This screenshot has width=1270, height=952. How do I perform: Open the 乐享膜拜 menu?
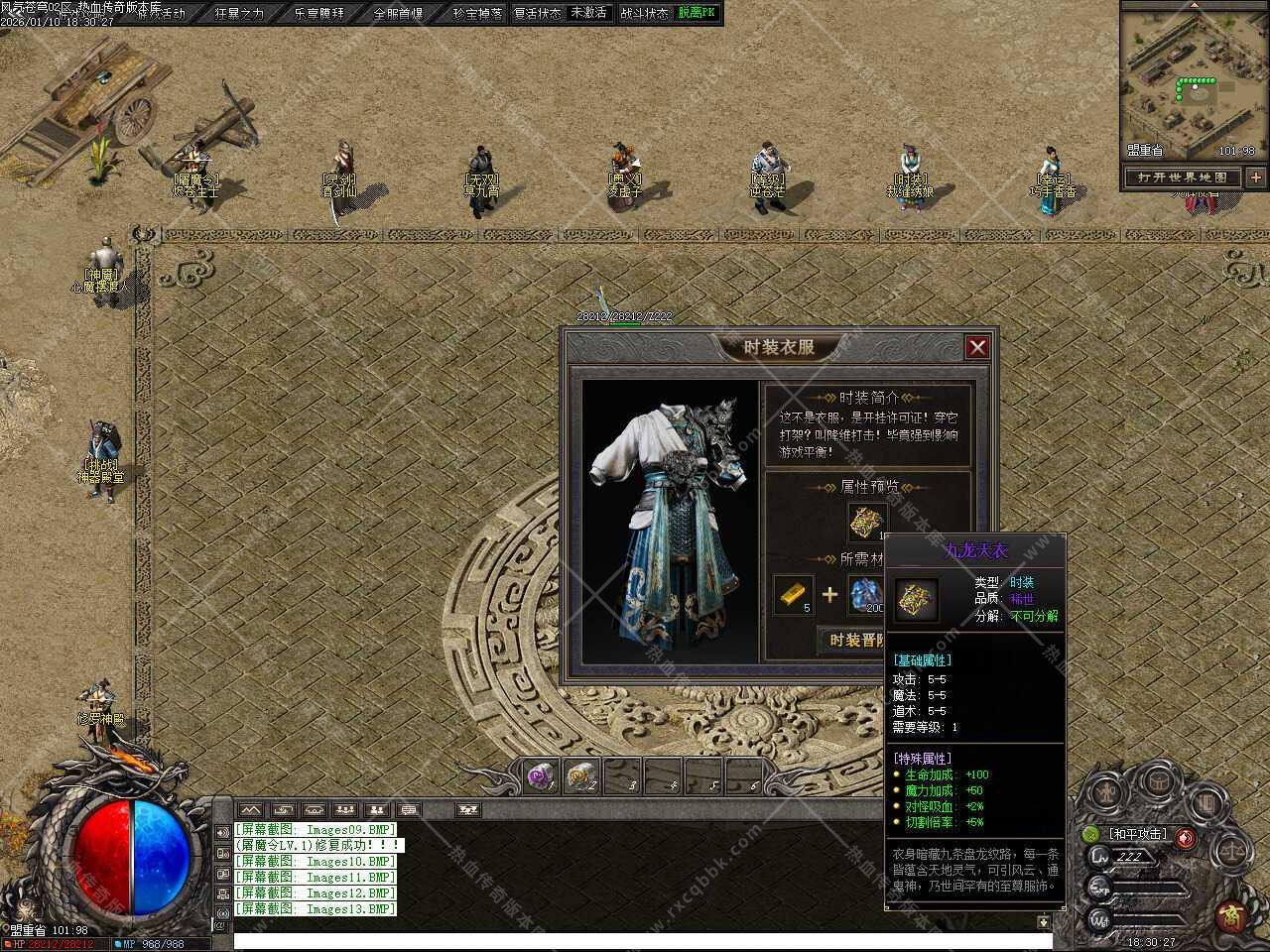click(x=319, y=14)
